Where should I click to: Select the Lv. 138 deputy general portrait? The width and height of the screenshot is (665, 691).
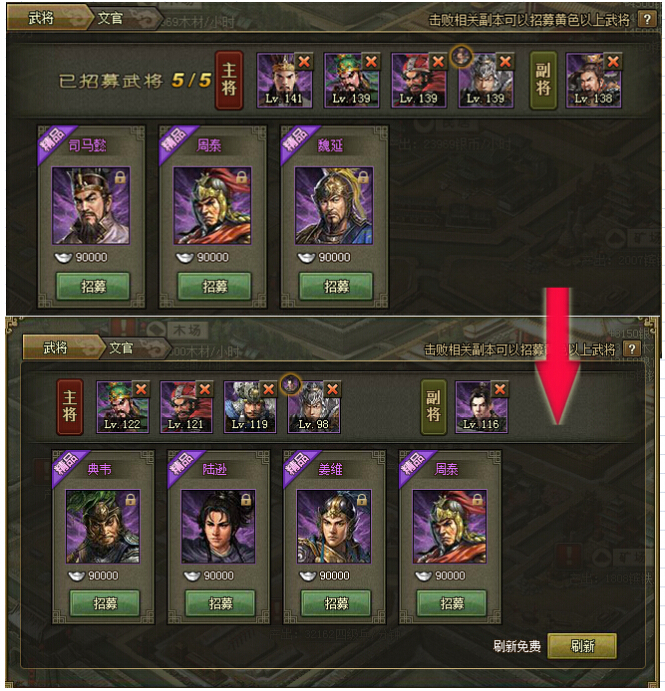pos(592,81)
